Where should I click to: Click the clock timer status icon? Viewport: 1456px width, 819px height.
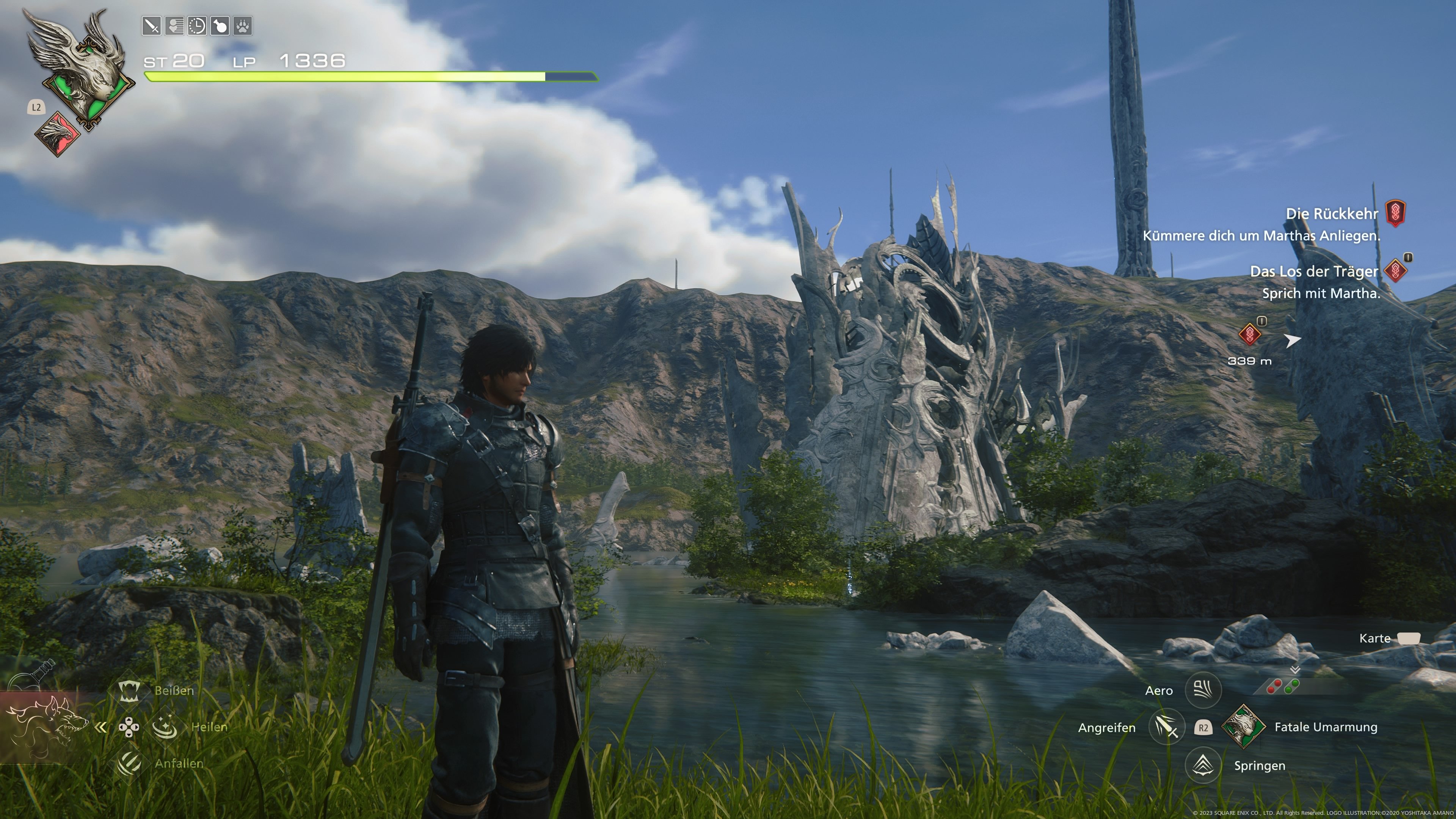tap(197, 26)
